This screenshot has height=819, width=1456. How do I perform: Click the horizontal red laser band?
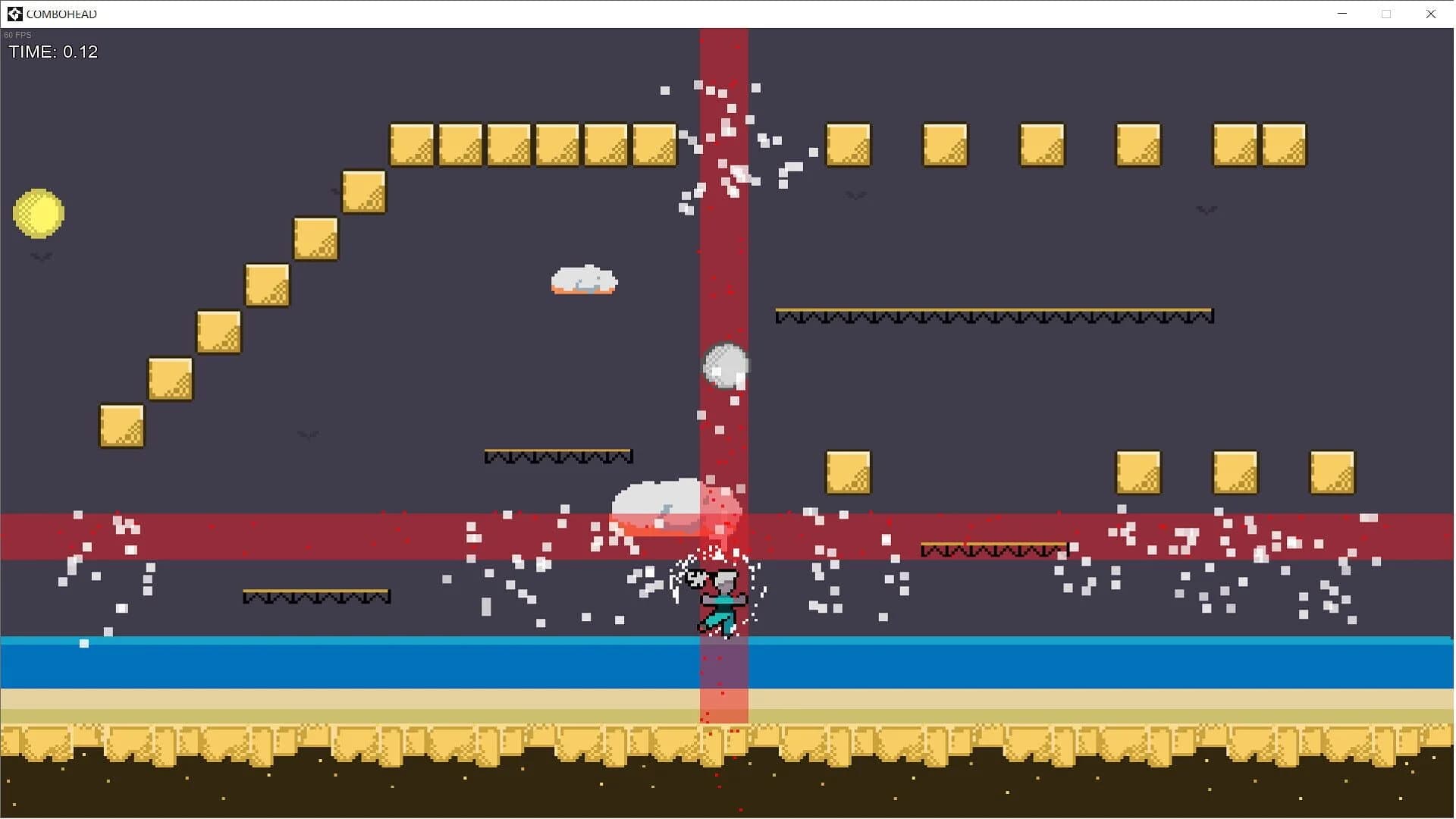[x=303, y=535]
